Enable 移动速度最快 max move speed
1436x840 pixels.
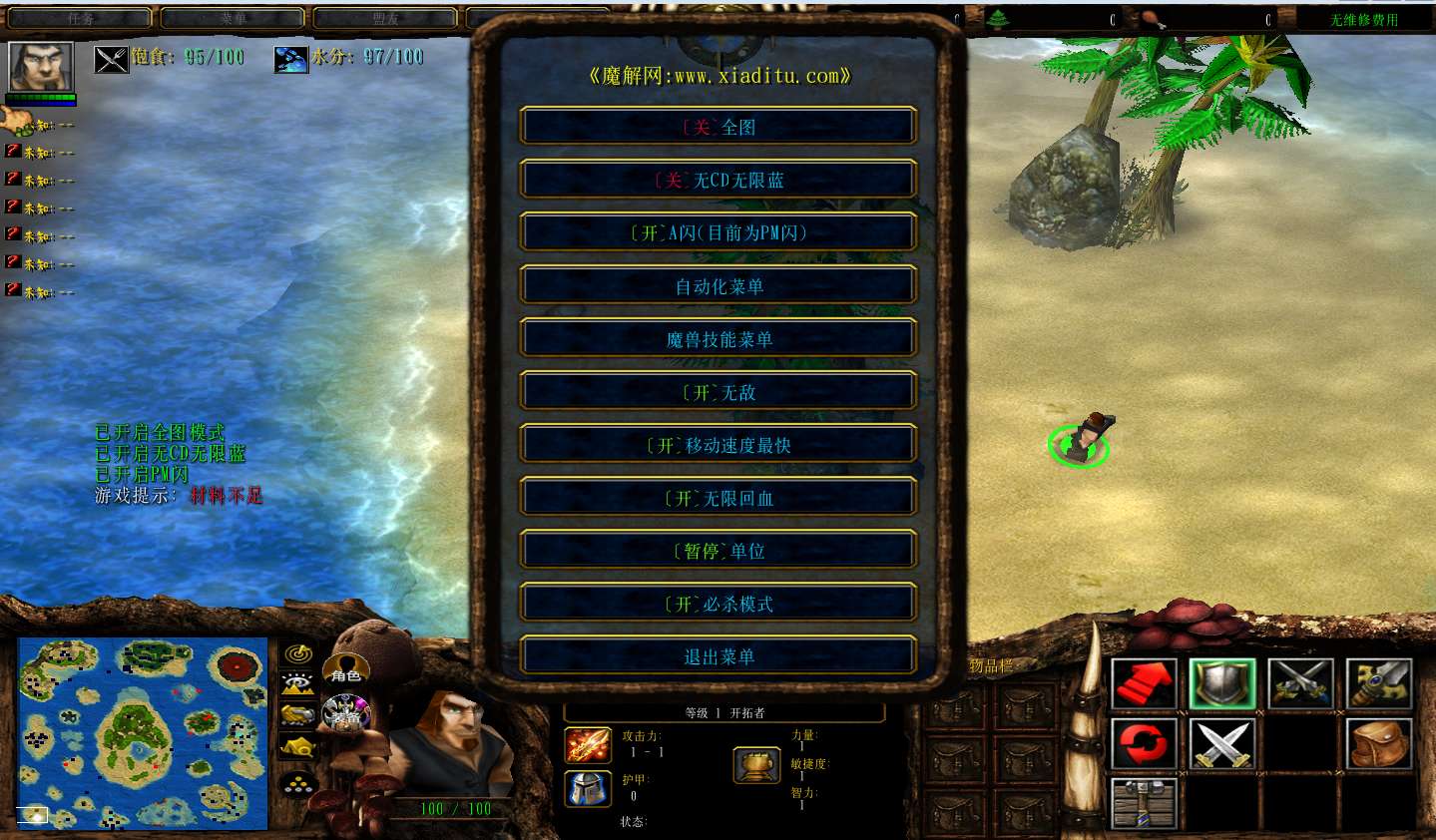click(718, 445)
